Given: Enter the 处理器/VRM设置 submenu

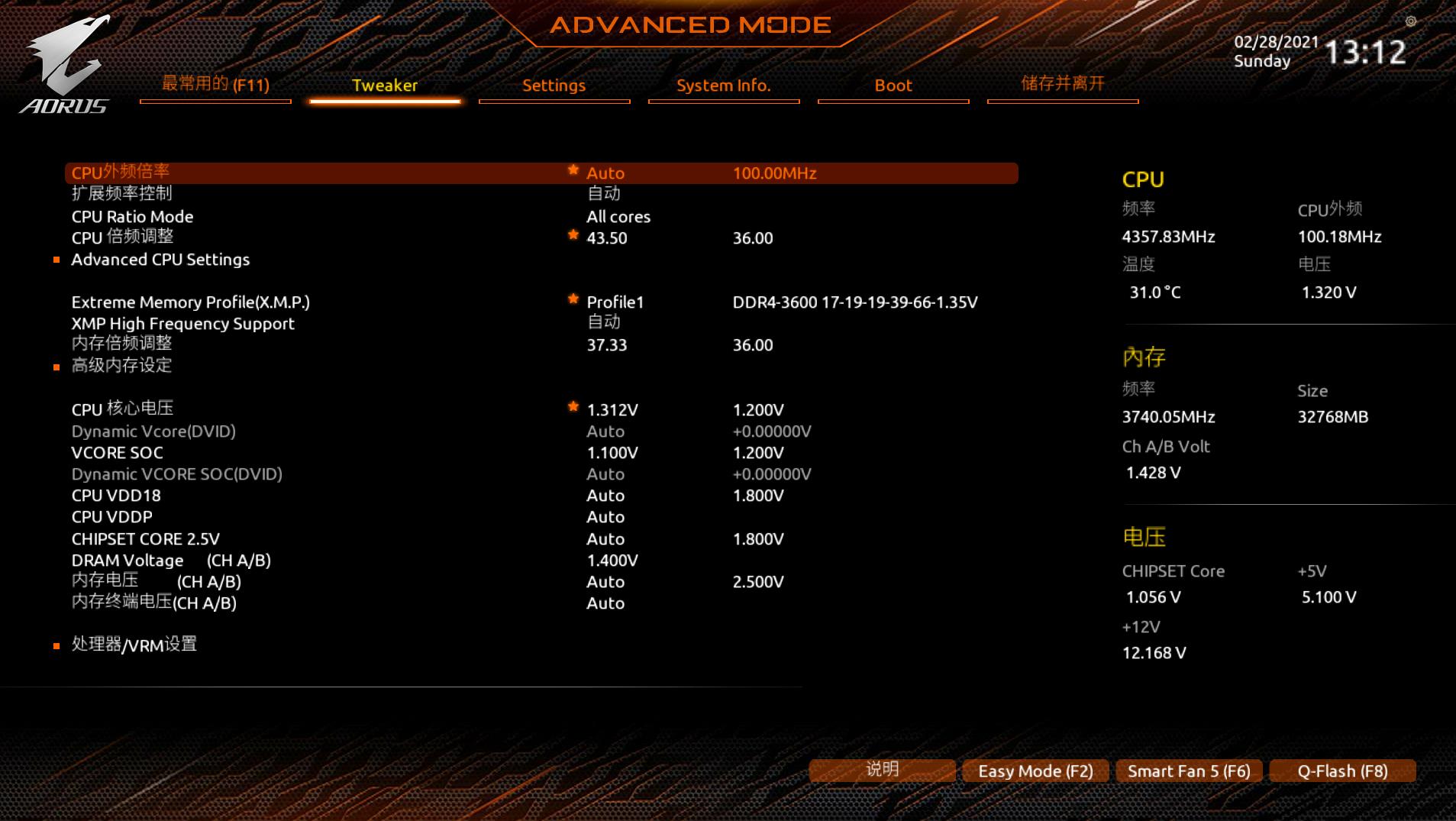Looking at the screenshot, I should [134, 645].
